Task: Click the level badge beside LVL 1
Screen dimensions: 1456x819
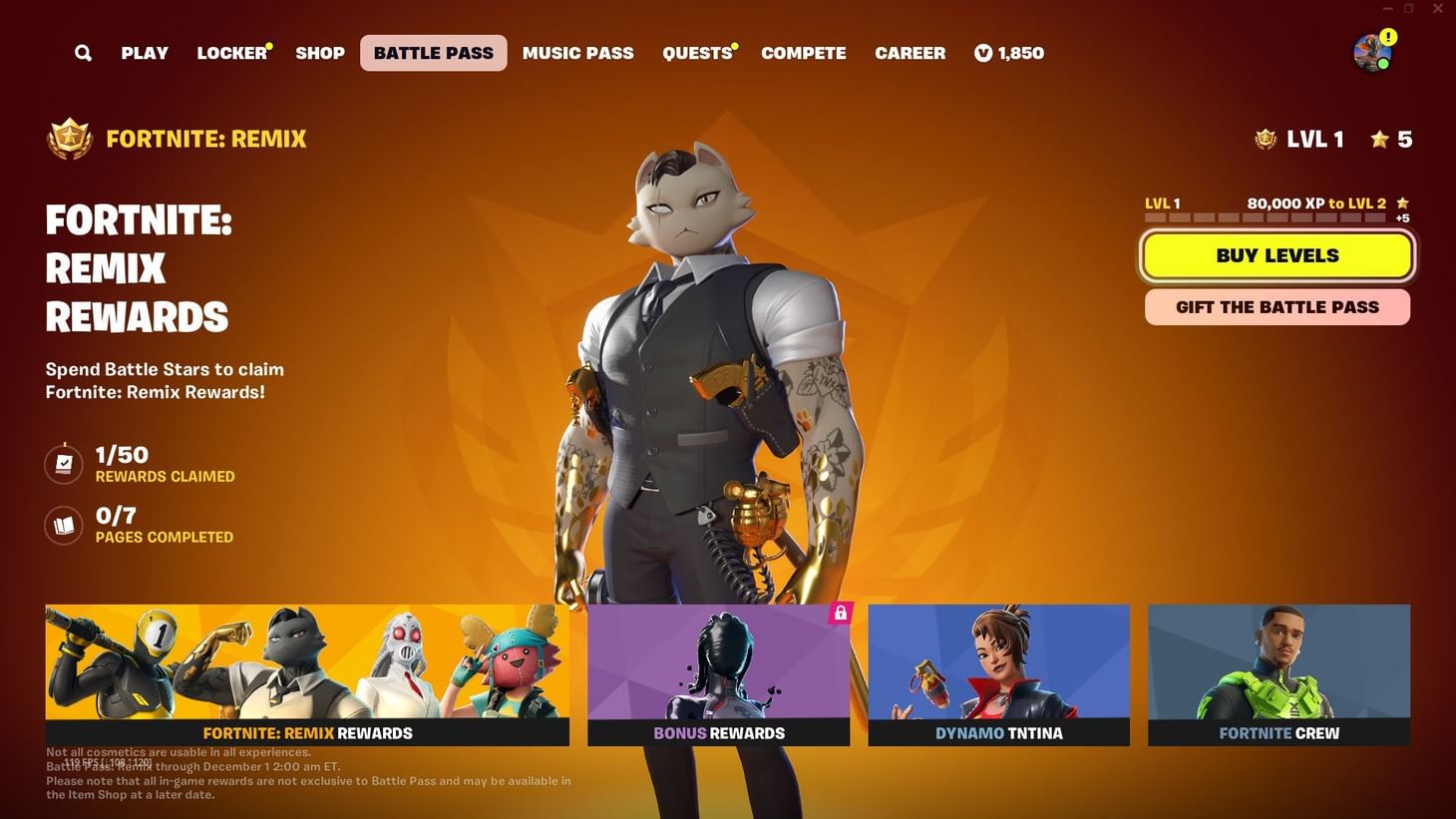Action: click(1265, 139)
